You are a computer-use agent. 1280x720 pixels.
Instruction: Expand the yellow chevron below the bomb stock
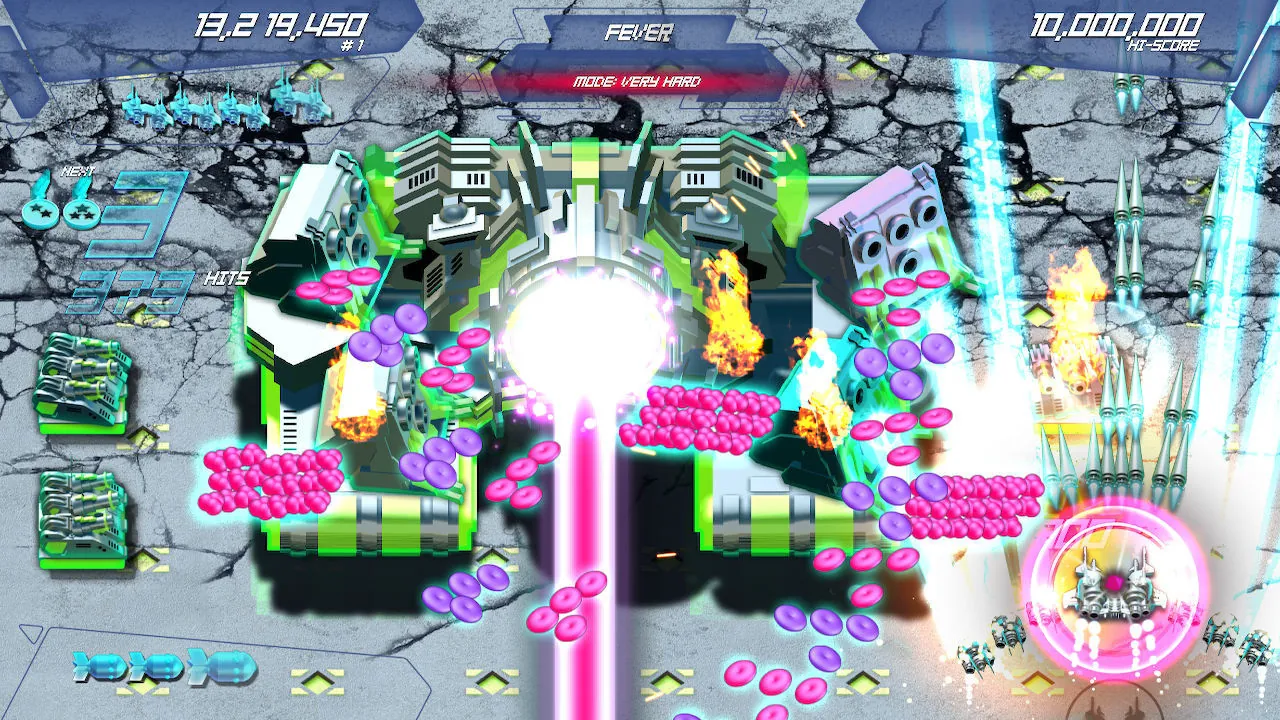(x=141, y=688)
